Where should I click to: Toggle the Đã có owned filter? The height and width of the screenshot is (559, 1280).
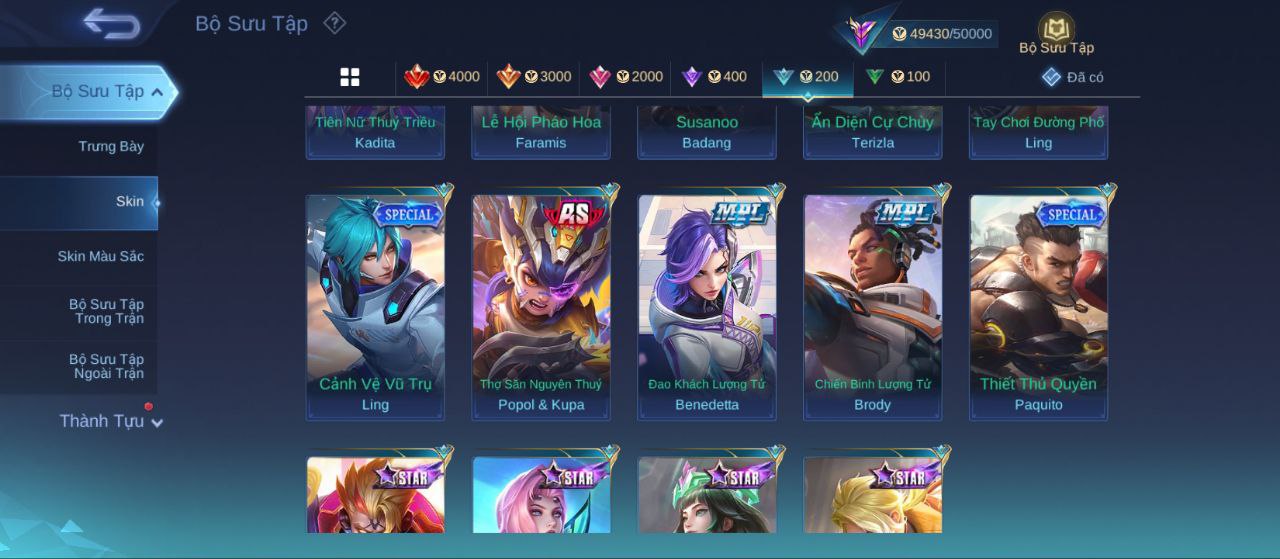pos(1072,77)
